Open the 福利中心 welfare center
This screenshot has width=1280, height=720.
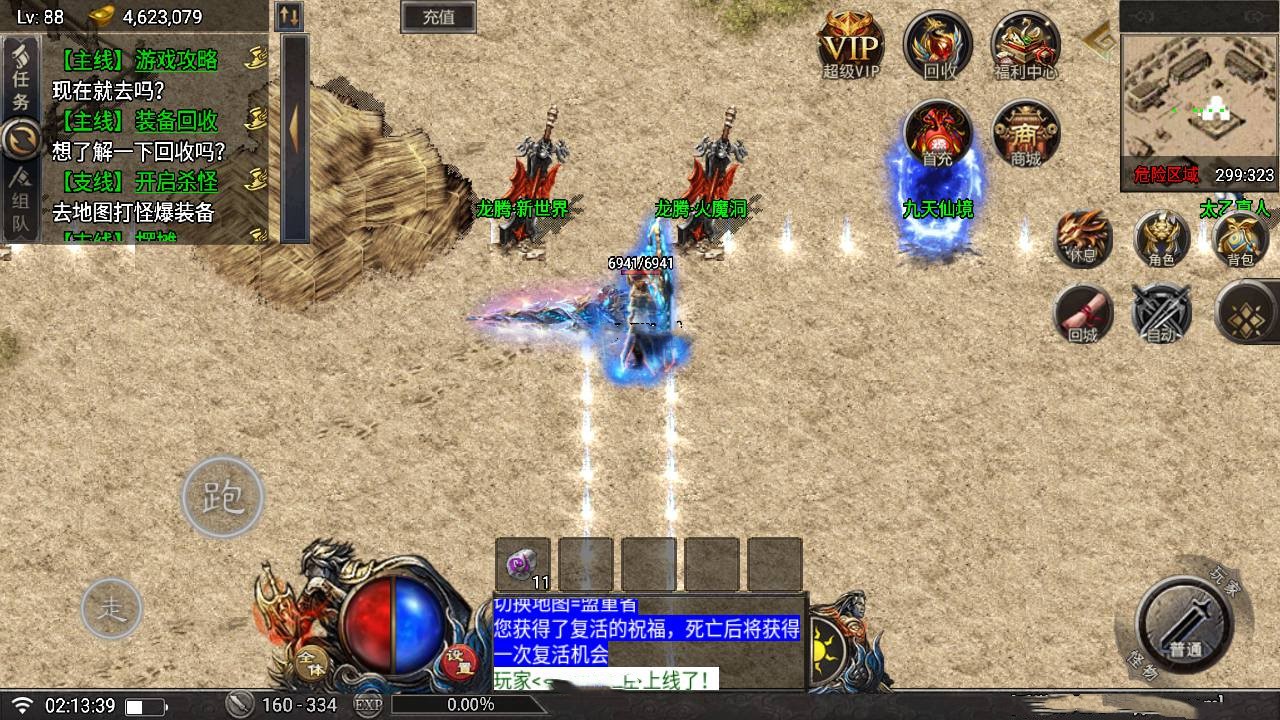tap(1025, 45)
